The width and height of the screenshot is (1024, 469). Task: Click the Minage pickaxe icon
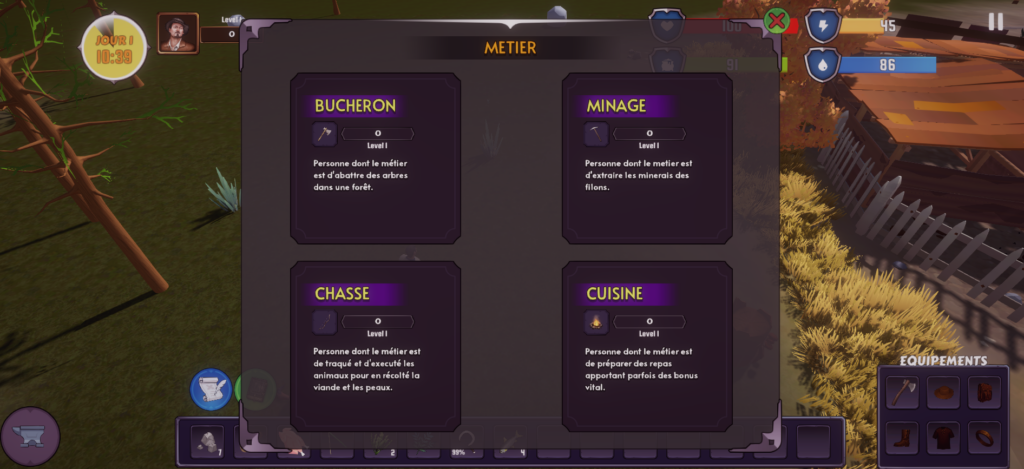click(x=596, y=134)
